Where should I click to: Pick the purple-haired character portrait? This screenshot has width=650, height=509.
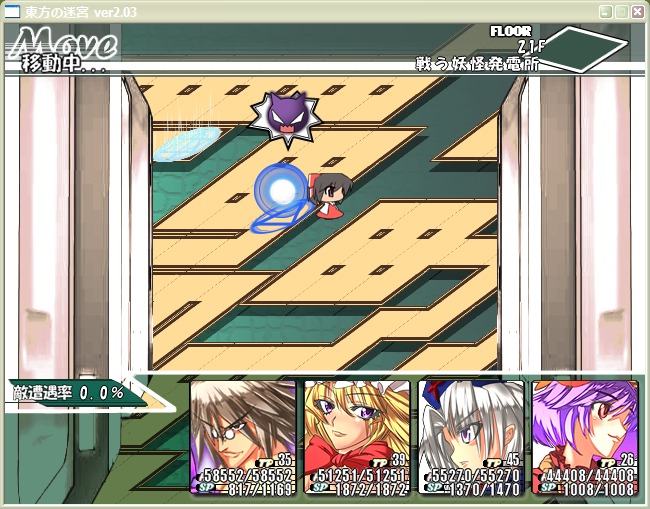tap(584, 436)
